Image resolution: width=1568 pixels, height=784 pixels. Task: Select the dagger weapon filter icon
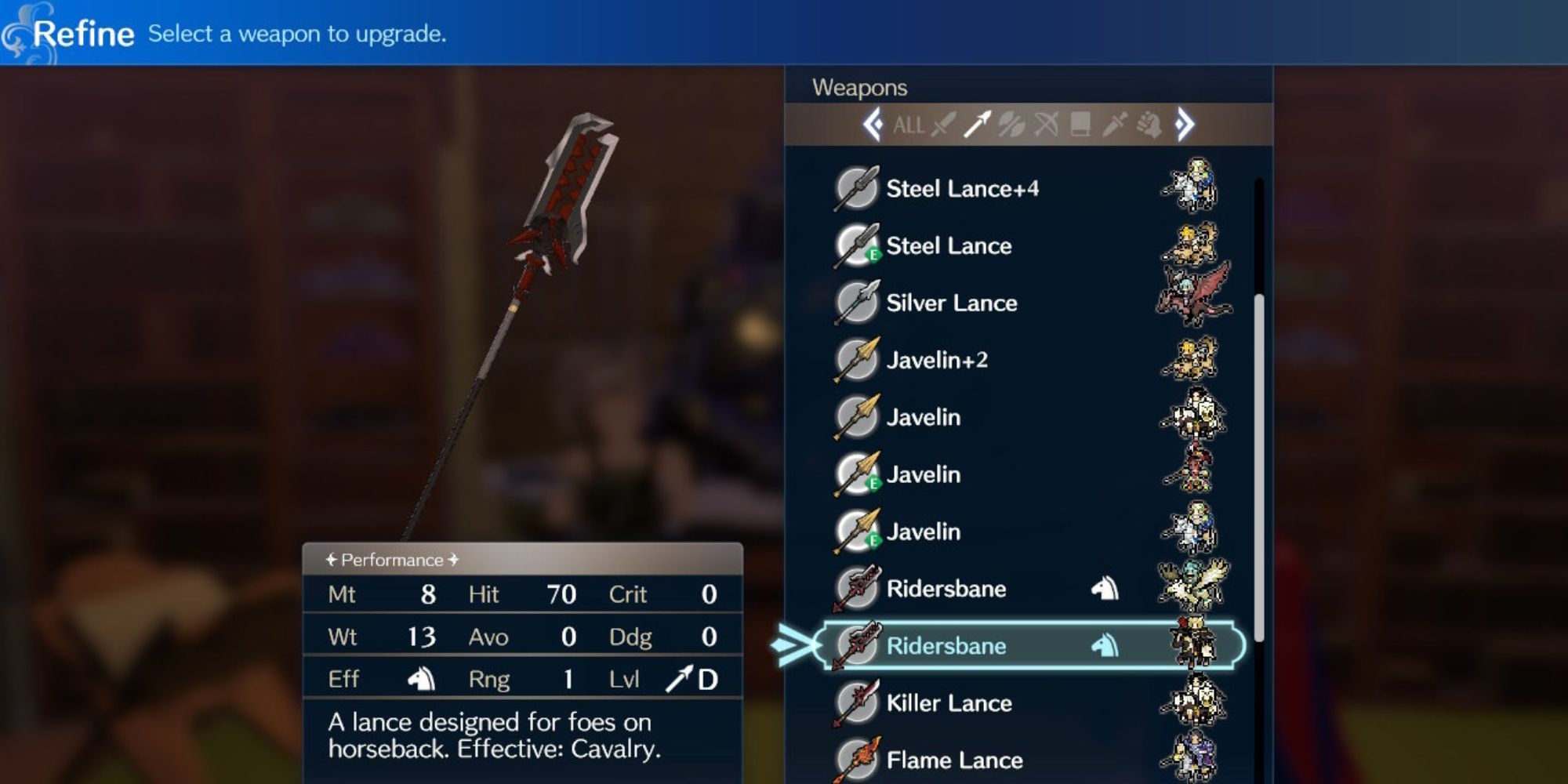pos(1113,125)
